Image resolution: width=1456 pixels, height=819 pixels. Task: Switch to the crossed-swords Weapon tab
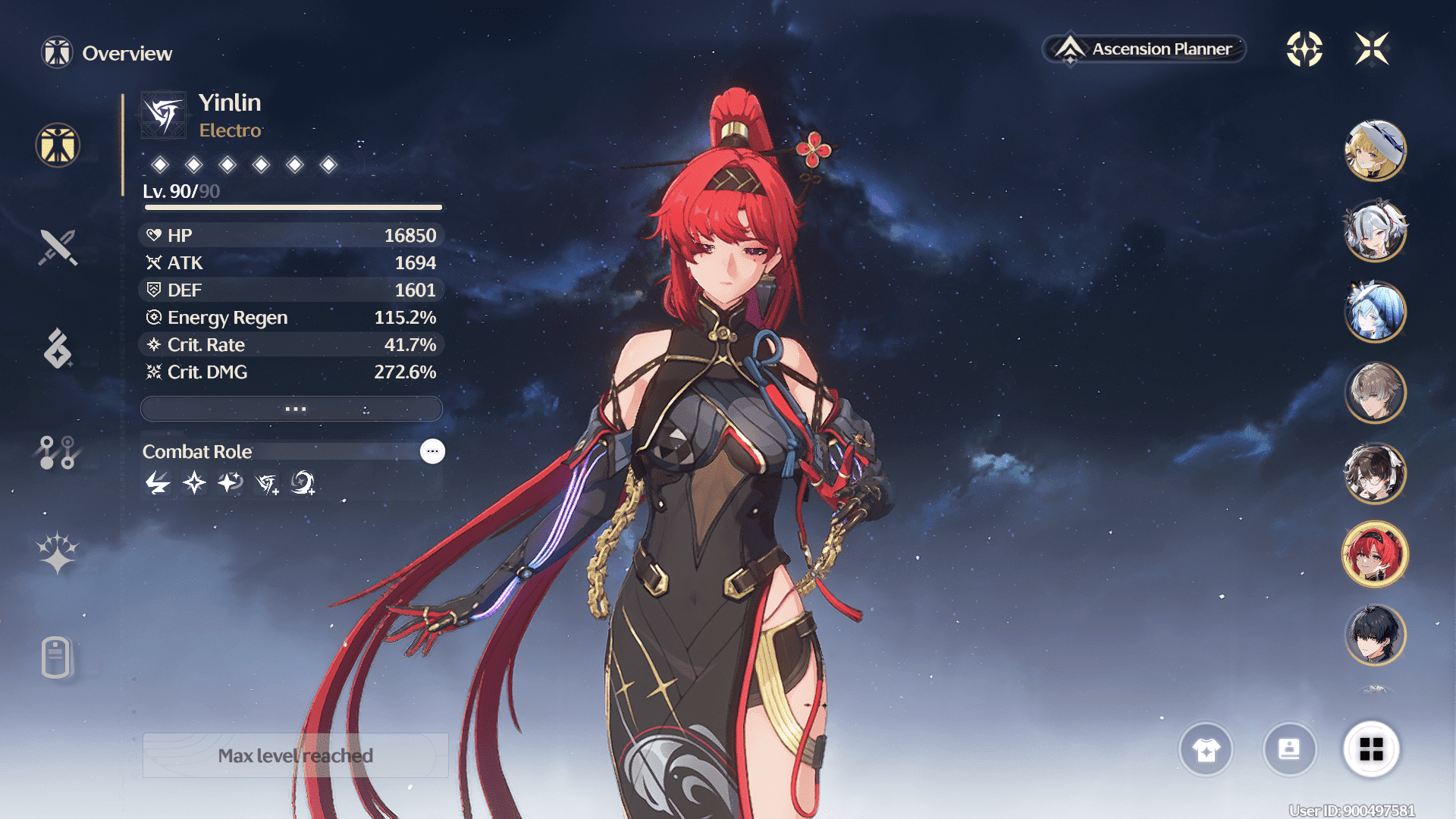tap(58, 247)
